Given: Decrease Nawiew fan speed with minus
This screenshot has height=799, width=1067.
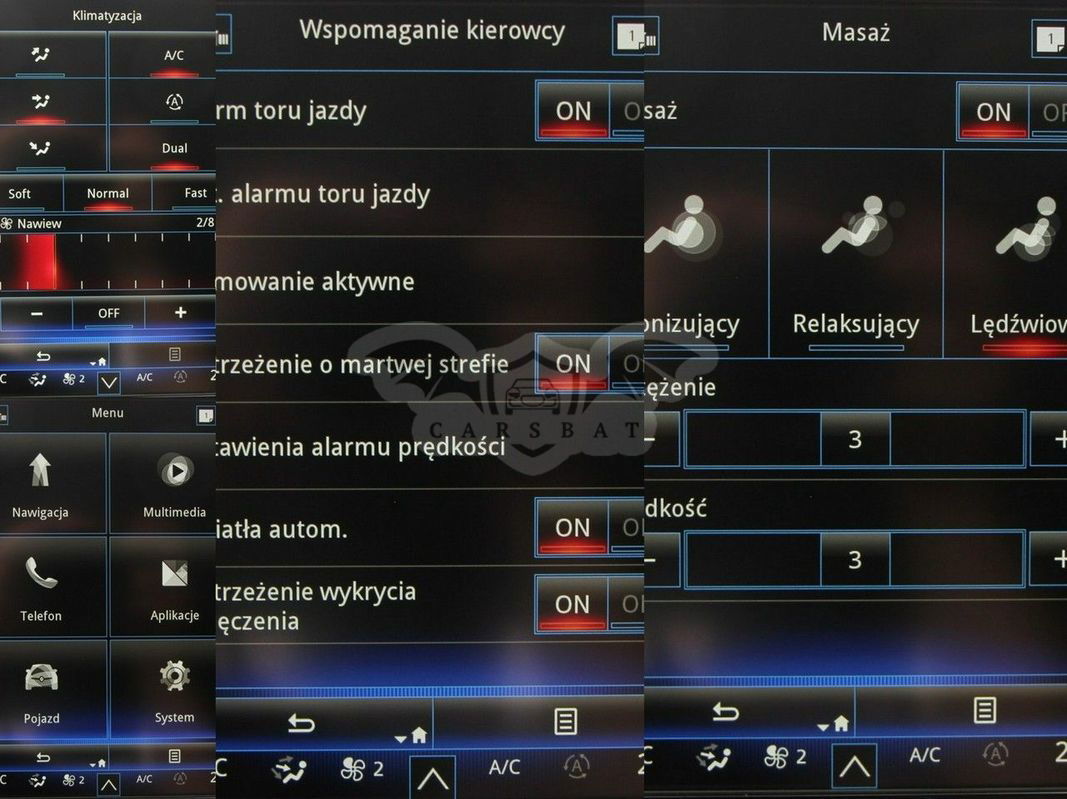Looking at the screenshot, I should (37, 313).
